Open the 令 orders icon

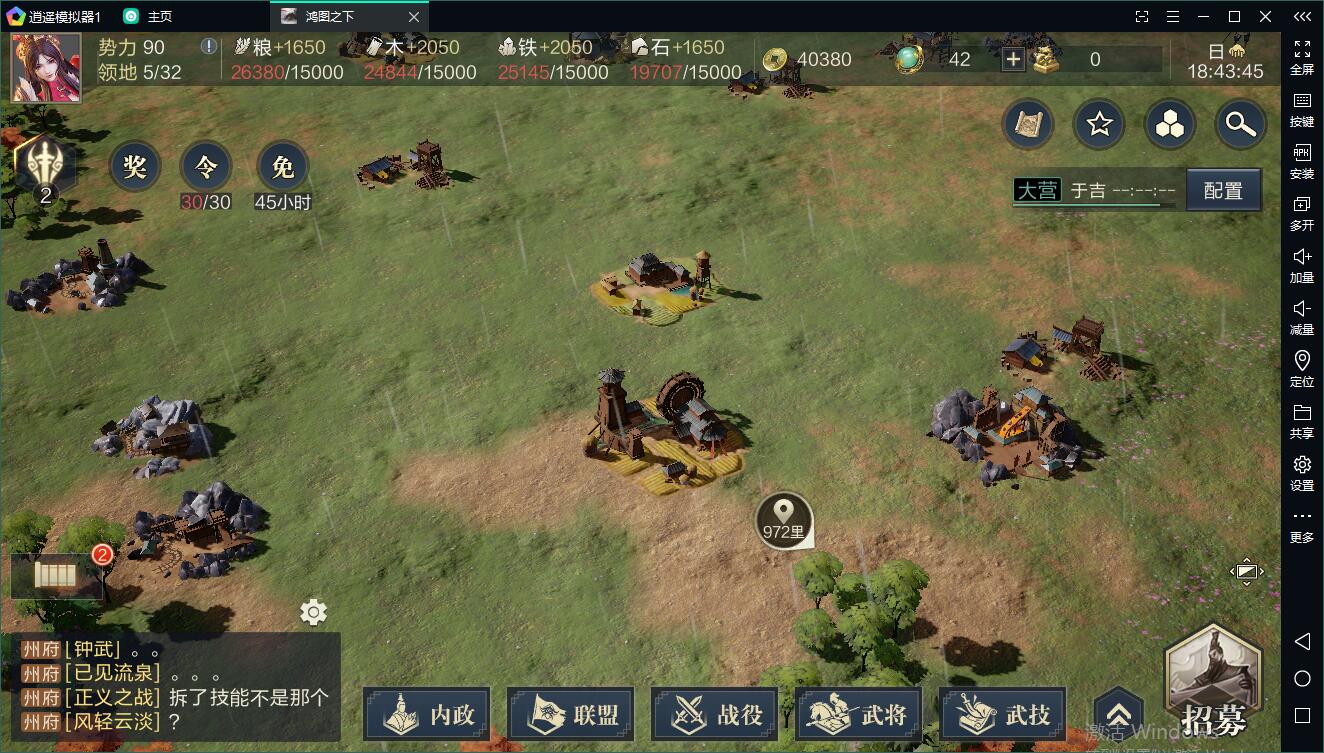click(206, 167)
